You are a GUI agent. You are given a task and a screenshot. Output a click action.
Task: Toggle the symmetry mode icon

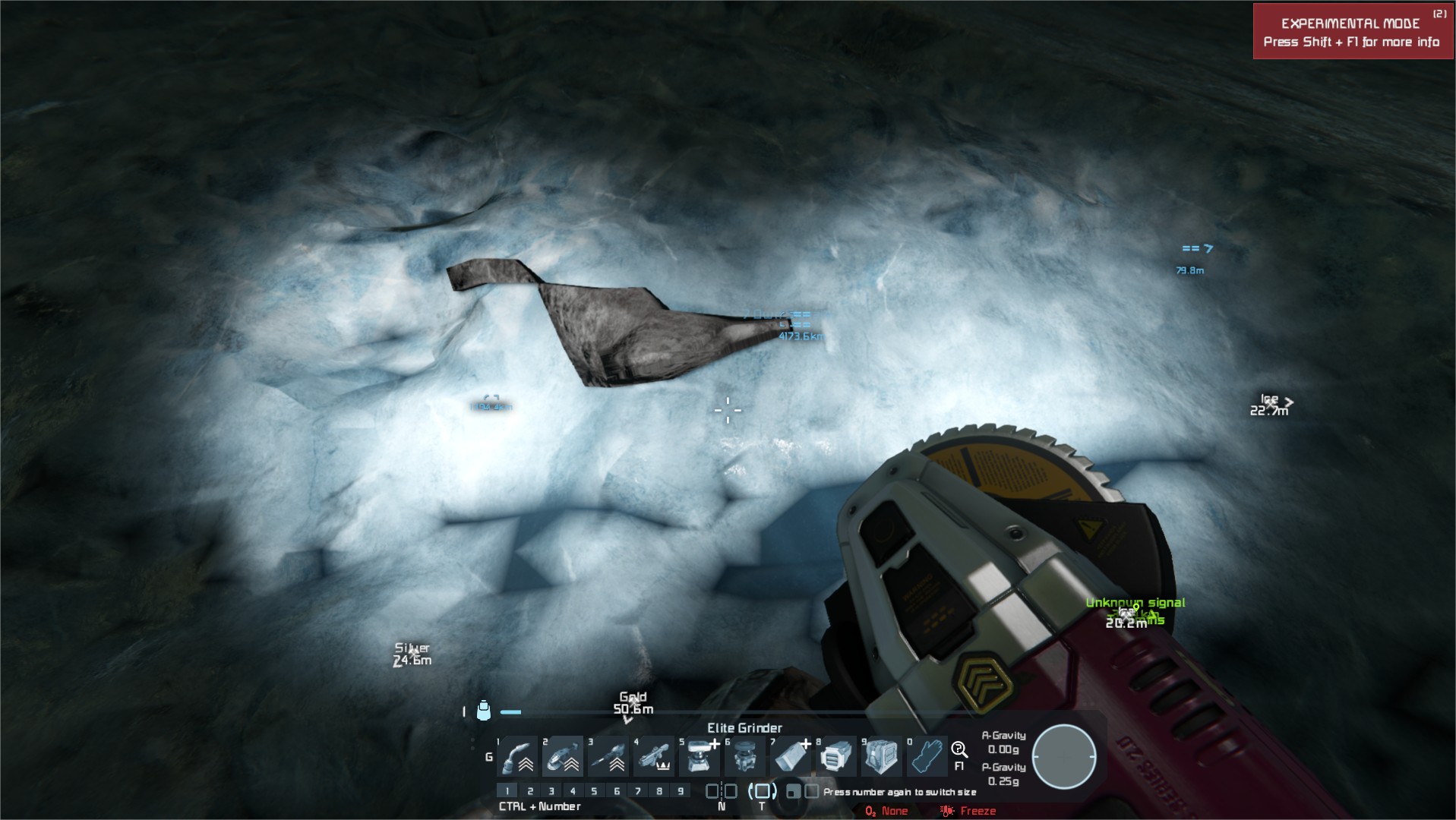coord(722,791)
